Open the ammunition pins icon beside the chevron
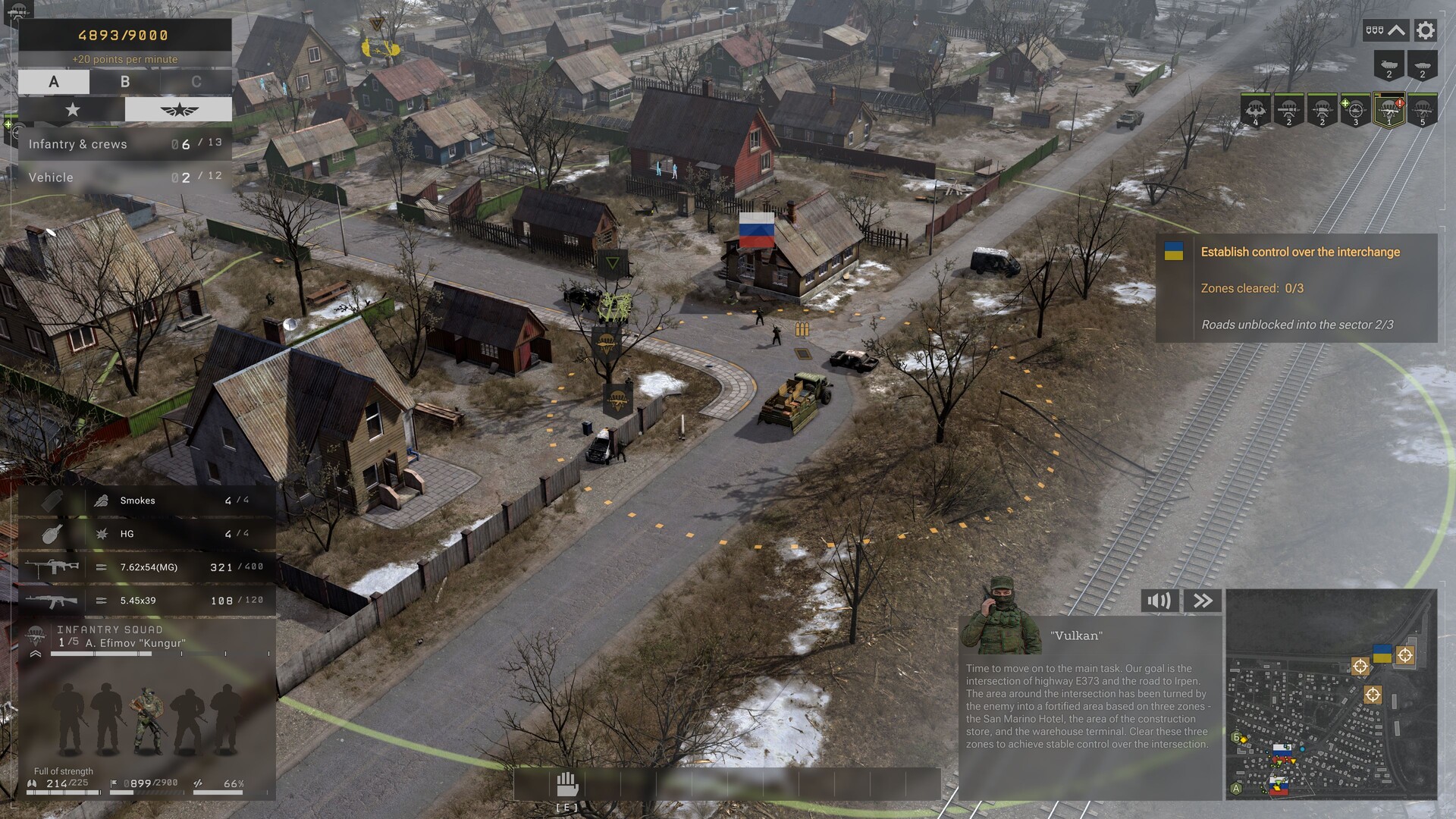Viewport: 1456px width, 819px height. click(1374, 30)
